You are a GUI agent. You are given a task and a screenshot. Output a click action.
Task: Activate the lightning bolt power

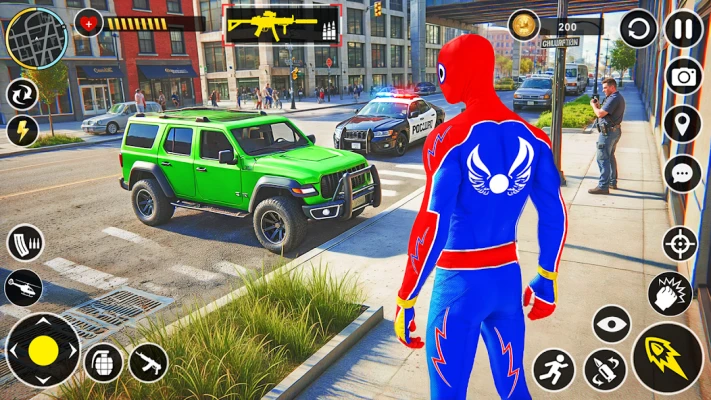point(22,130)
